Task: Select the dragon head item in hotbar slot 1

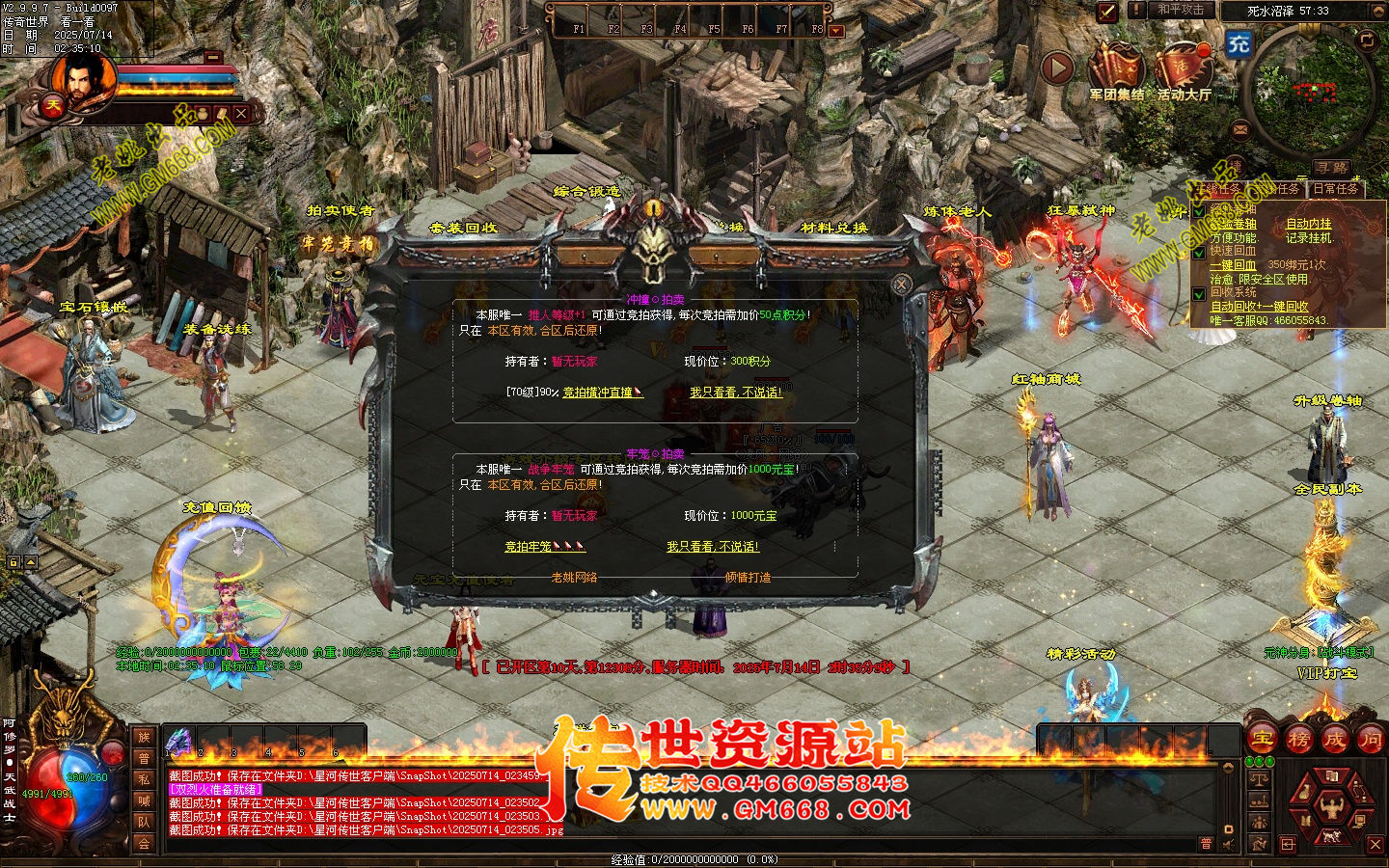Action: tap(179, 742)
